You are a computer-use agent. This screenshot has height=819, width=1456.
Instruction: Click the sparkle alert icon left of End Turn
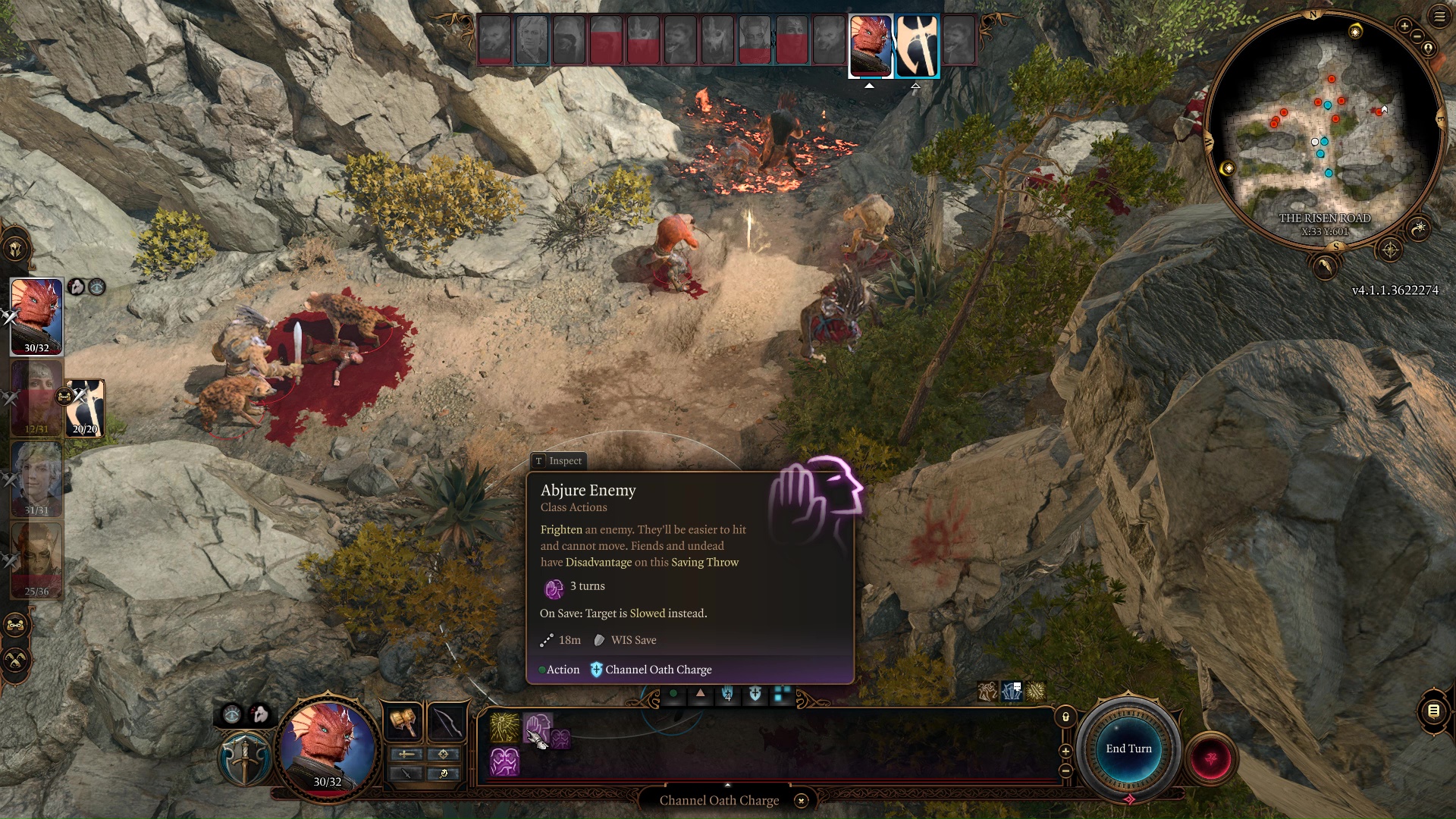click(x=1037, y=691)
